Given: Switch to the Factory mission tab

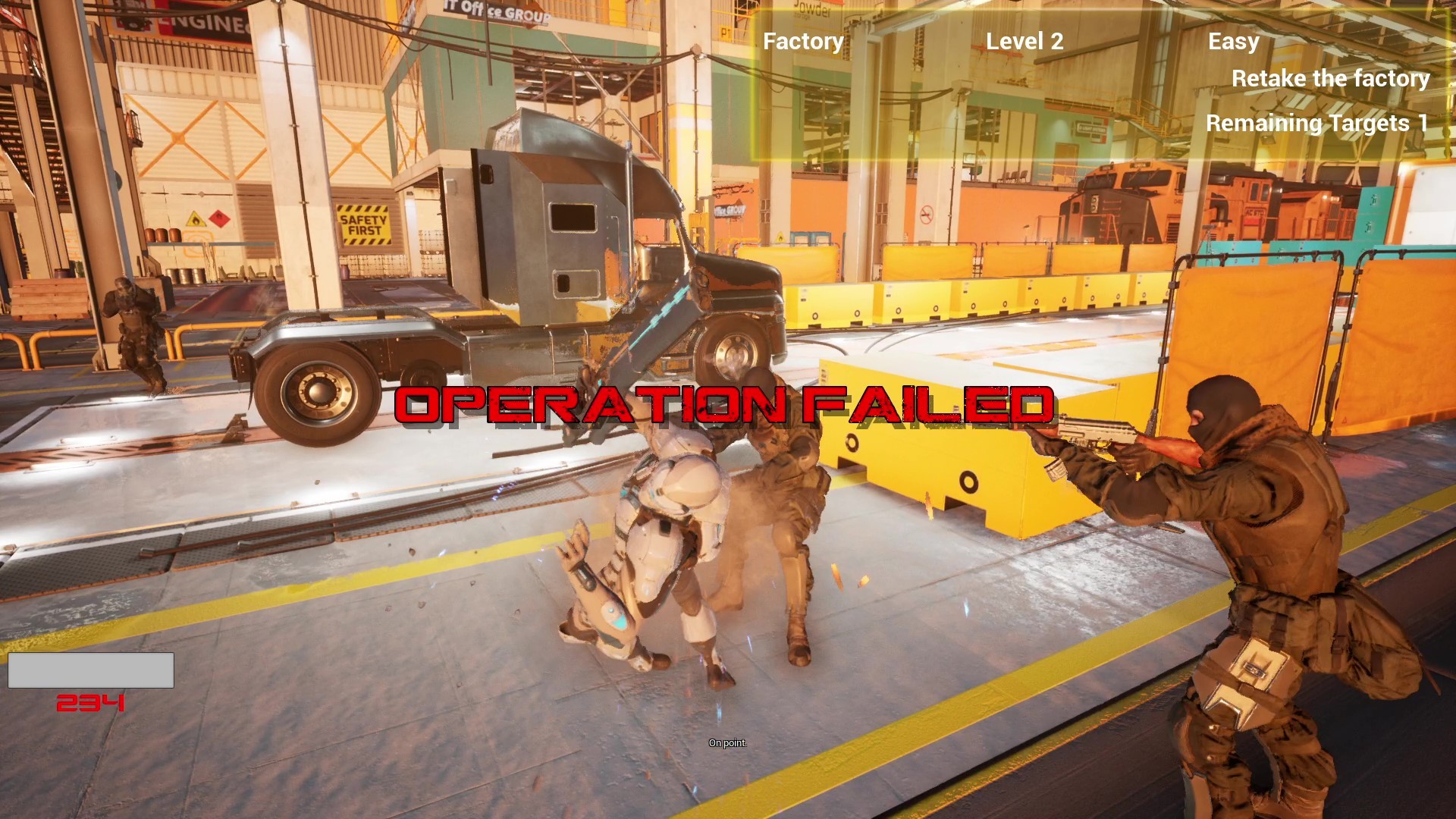Looking at the screenshot, I should (x=802, y=41).
